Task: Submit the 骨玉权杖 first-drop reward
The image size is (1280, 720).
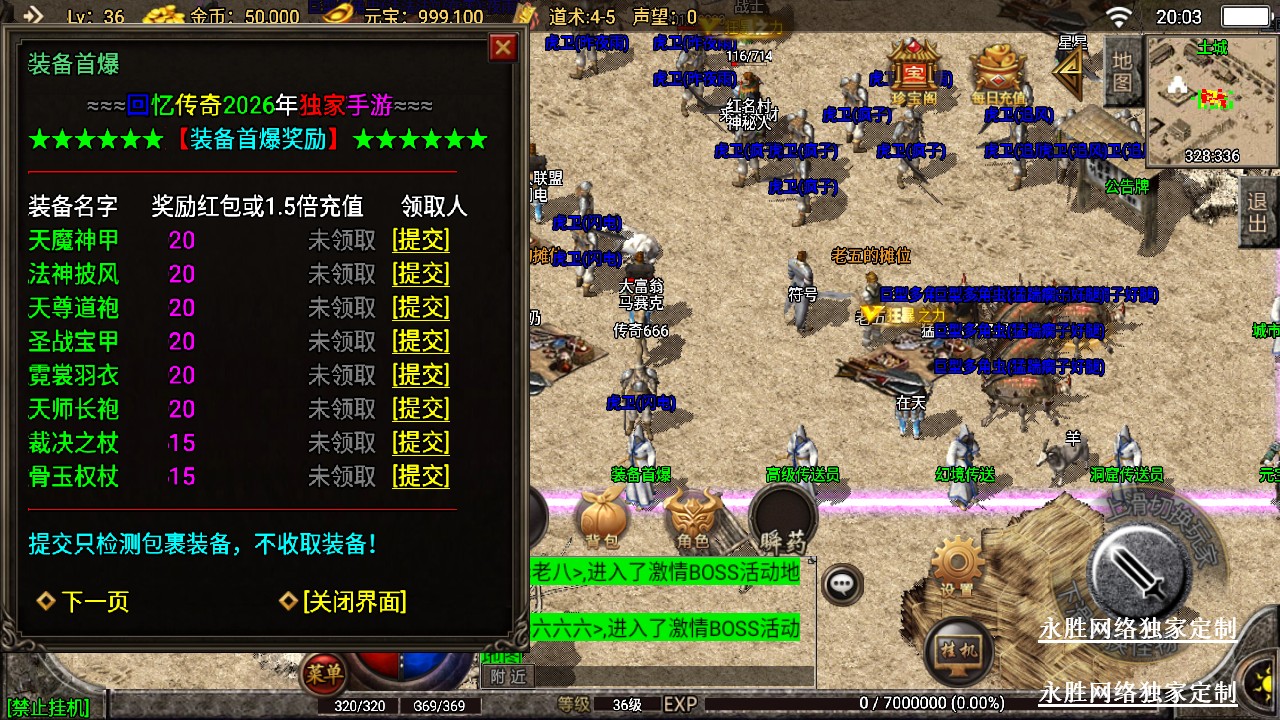Action: (421, 476)
